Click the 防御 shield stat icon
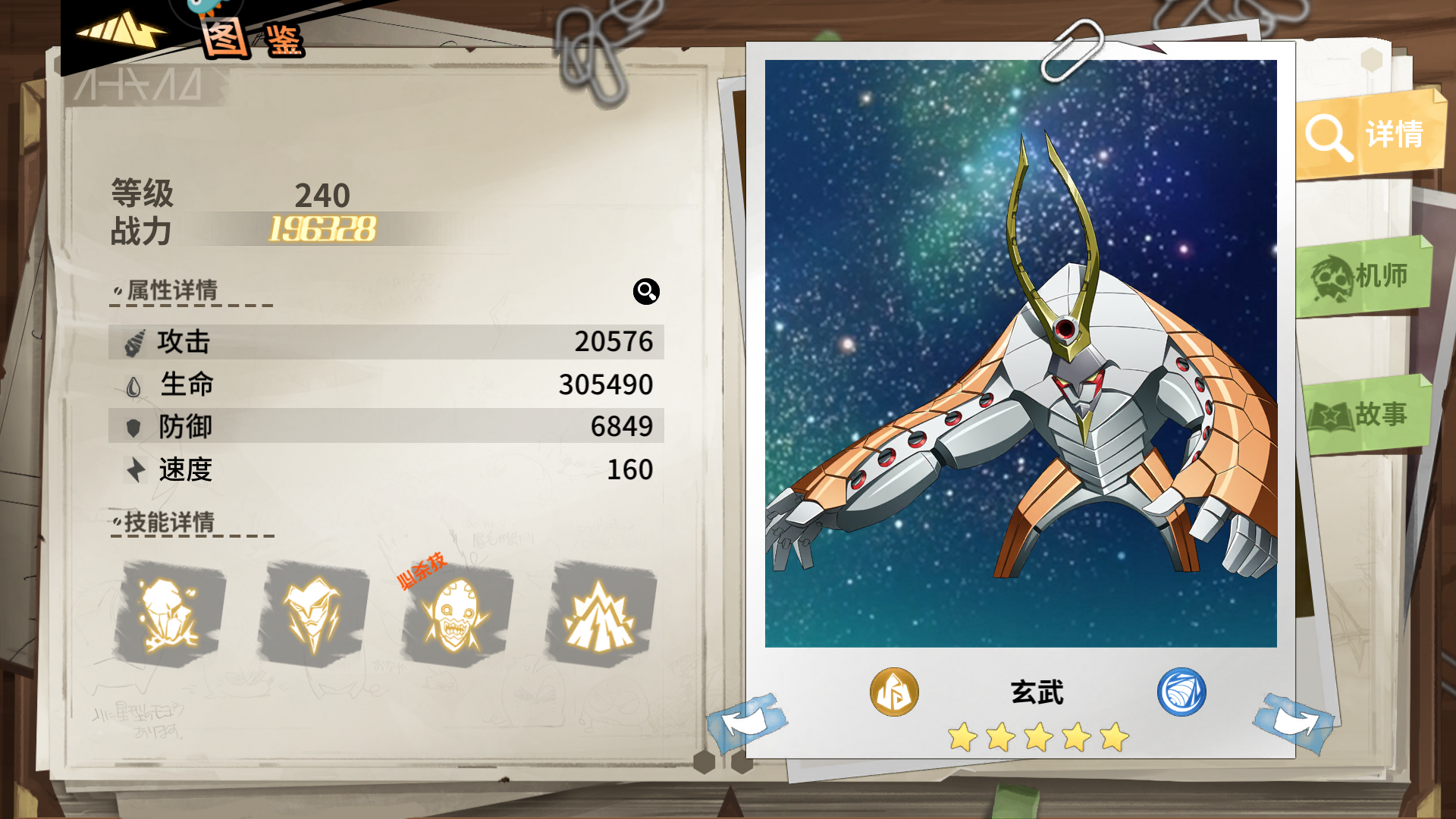The image size is (1456, 819). pos(133,428)
